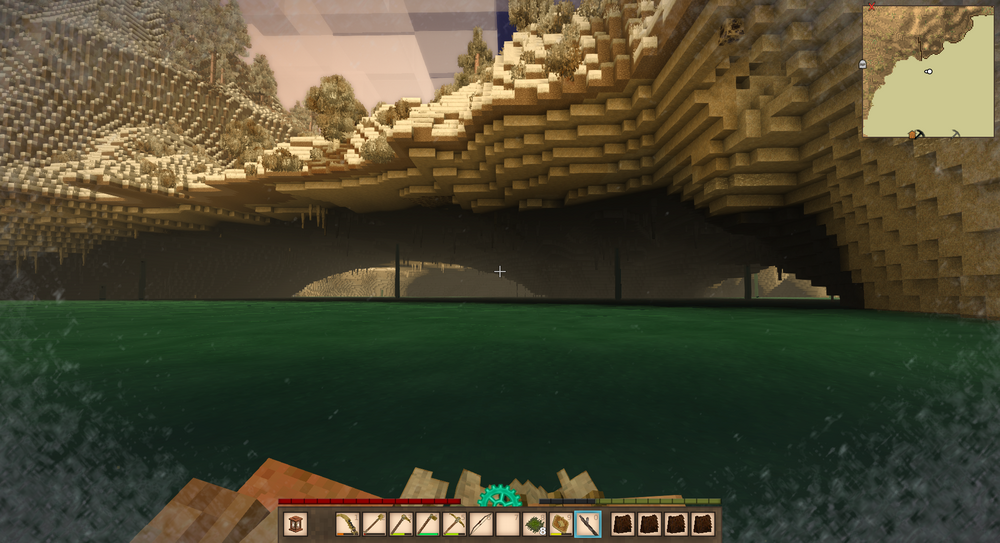1000x543 pixels.
Task: Click the orange house marker on minimap
Action: tap(913, 133)
